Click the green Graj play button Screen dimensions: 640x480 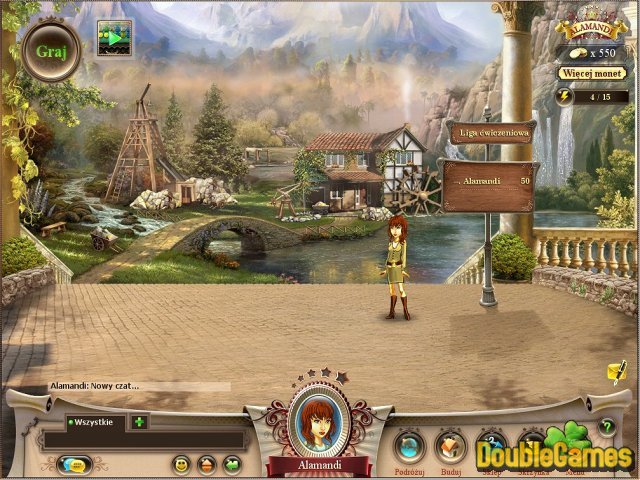click(51, 51)
